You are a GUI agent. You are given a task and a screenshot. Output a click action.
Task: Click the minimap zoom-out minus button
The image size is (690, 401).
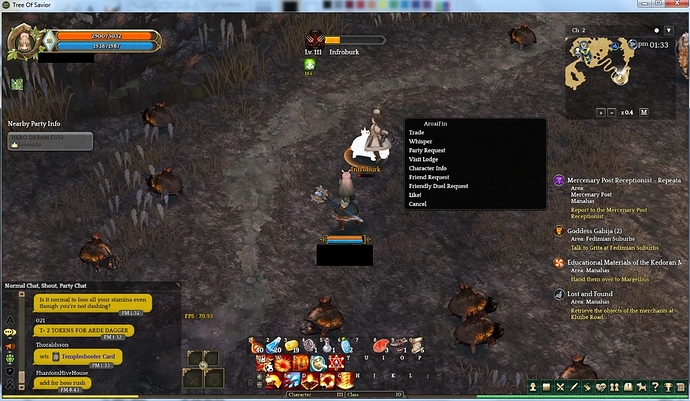611,113
